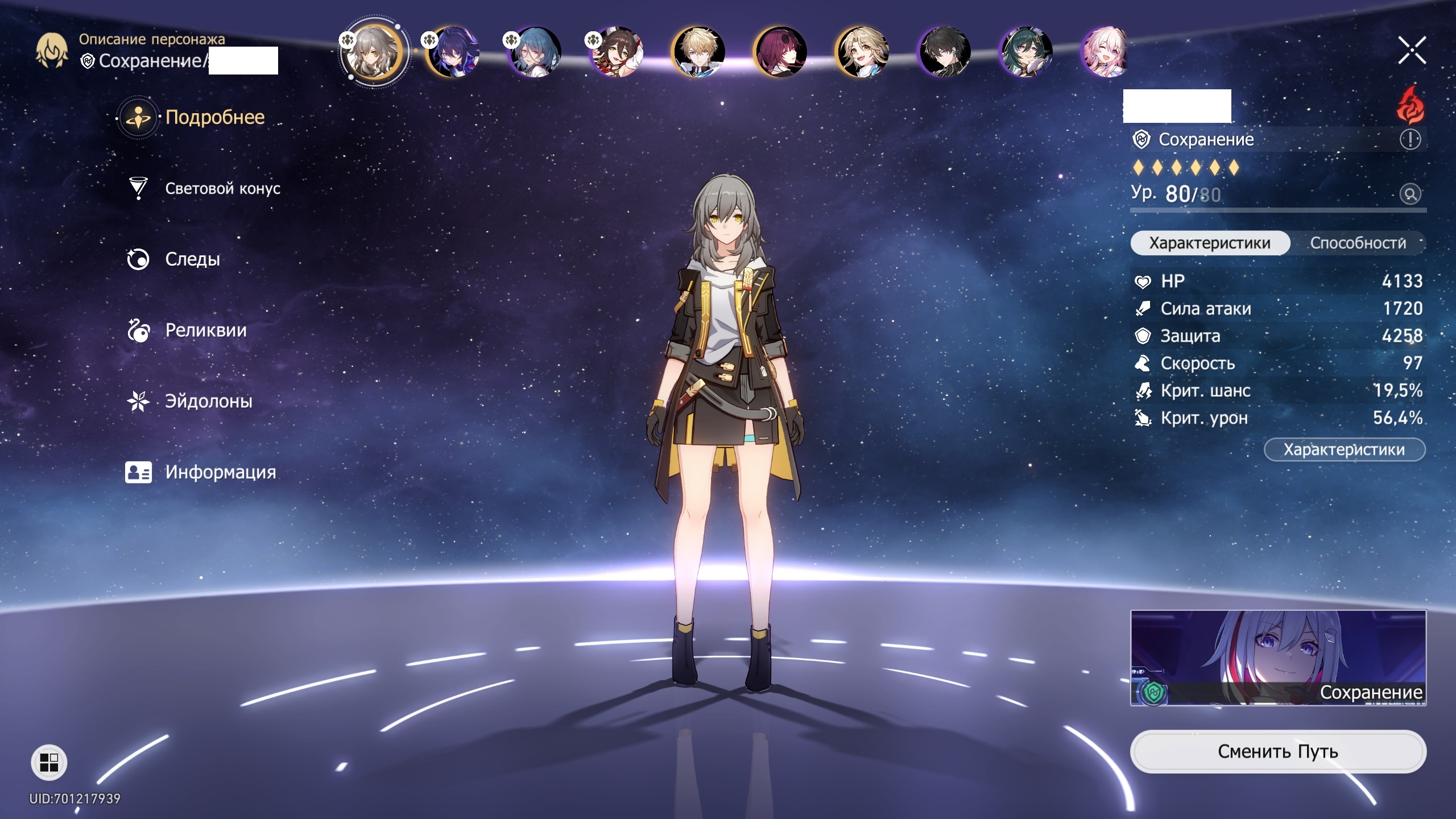Viewport: 1456px width, 819px height.
Task: Open the Подробнее details section
Action: (x=214, y=118)
